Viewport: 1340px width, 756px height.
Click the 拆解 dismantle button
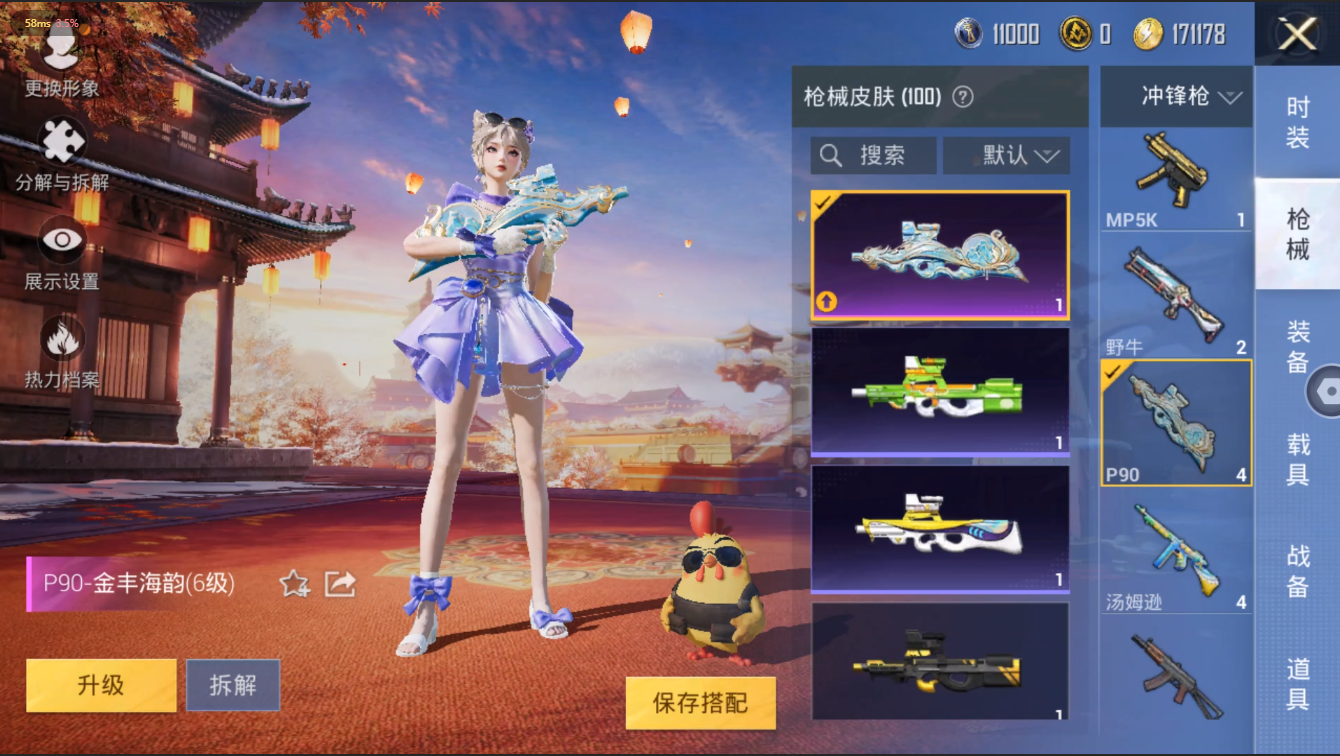pyautogui.click(x=233, y=685)
